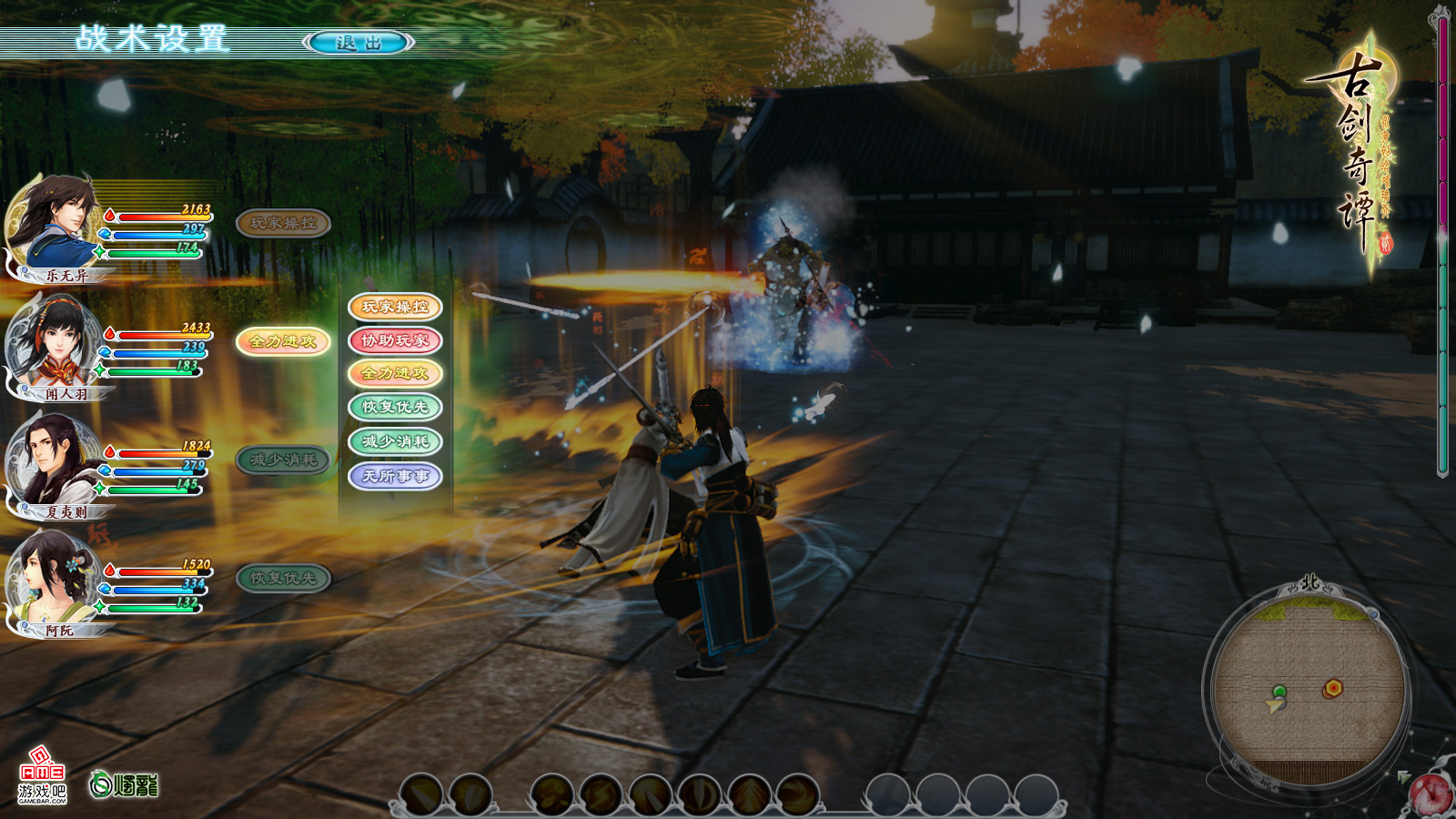Click the circular minimap
The width and height of the screenshot is (1456, 819).
1309,684
